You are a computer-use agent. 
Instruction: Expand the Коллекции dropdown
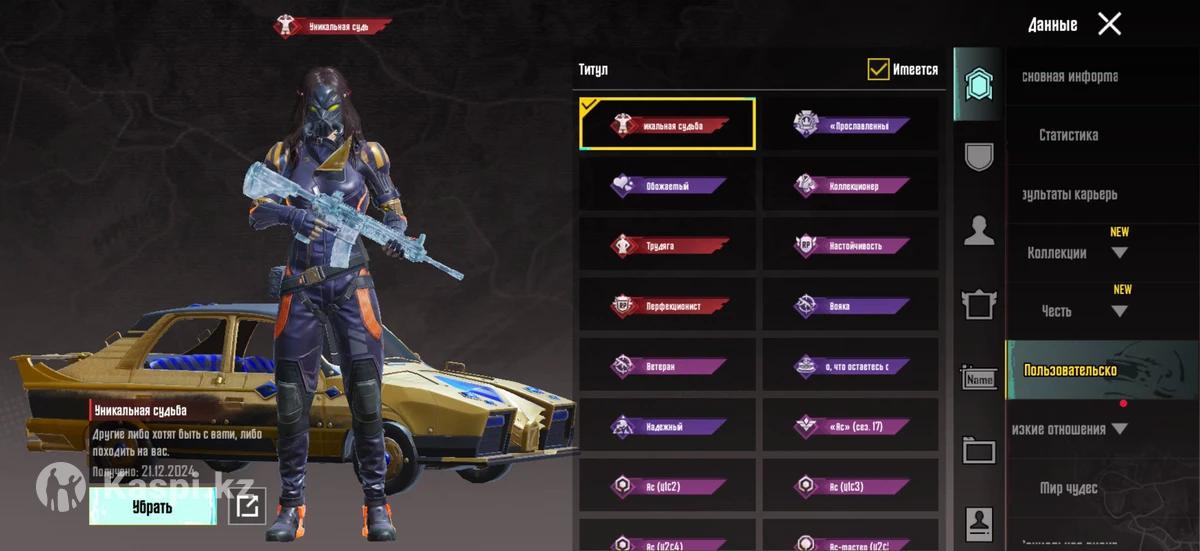[x=1119, y=253]
